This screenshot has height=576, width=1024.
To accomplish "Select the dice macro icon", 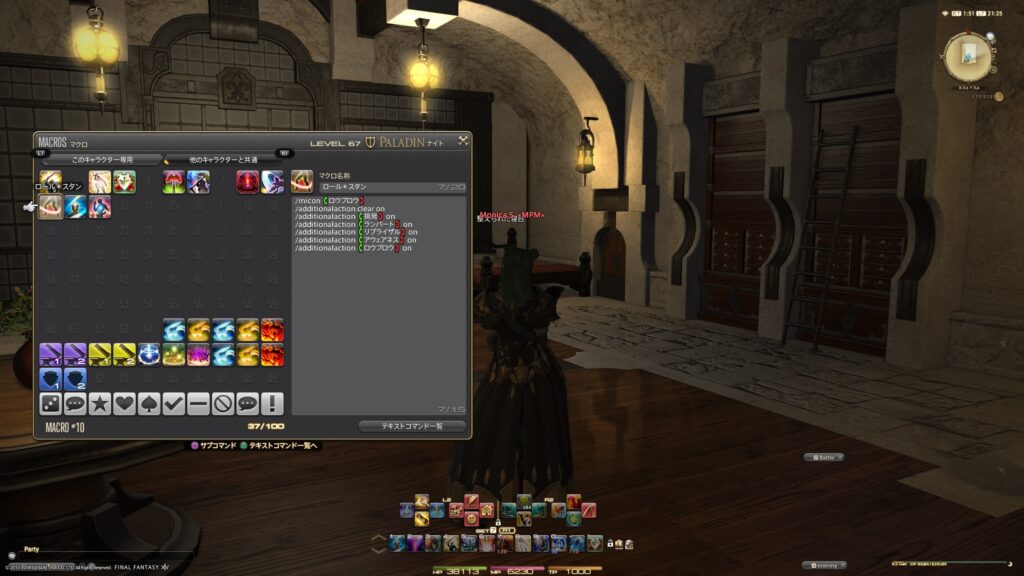I will coord(50,403).
